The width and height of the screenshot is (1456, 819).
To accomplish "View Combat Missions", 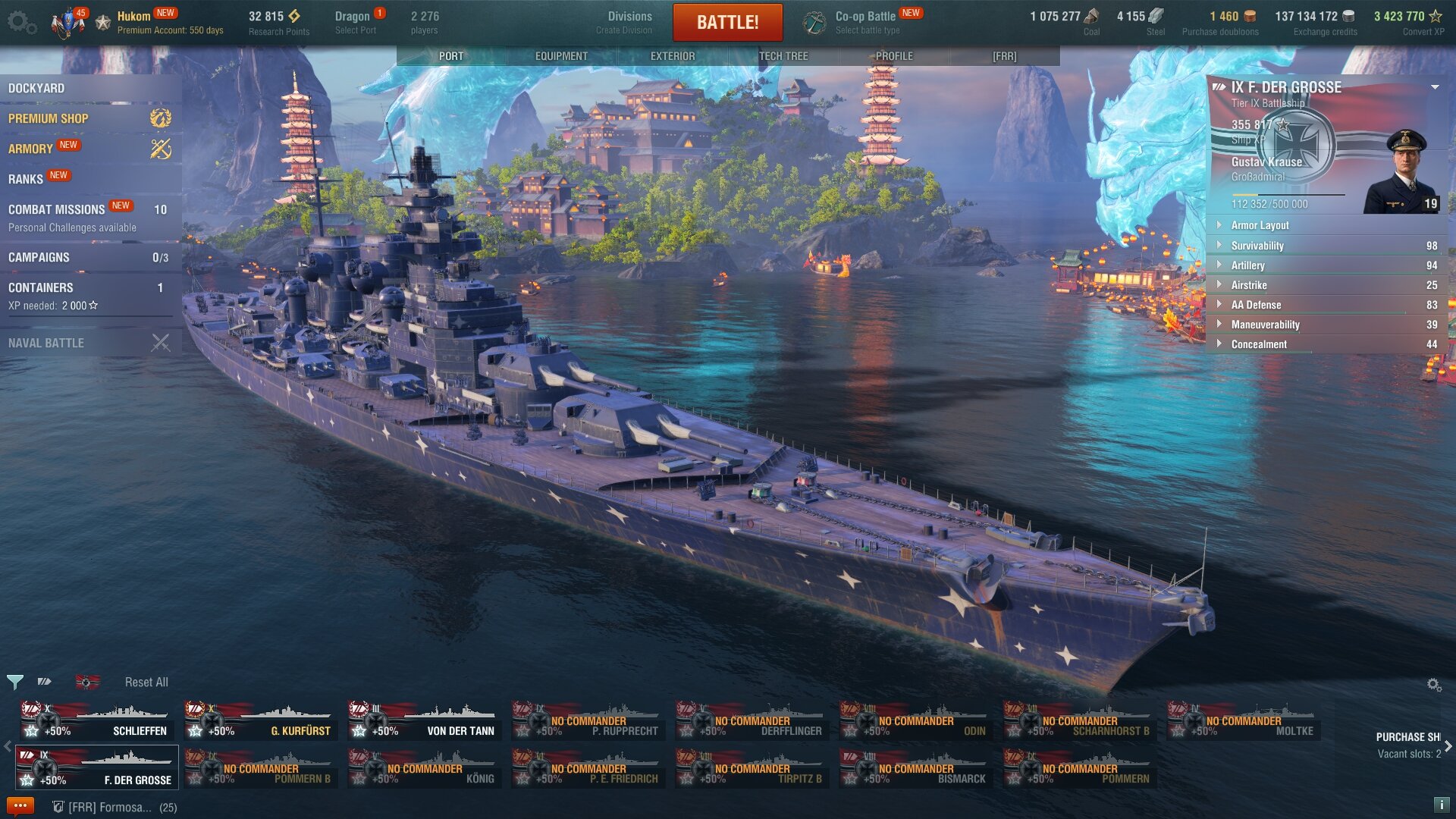I will click(56, 209).
